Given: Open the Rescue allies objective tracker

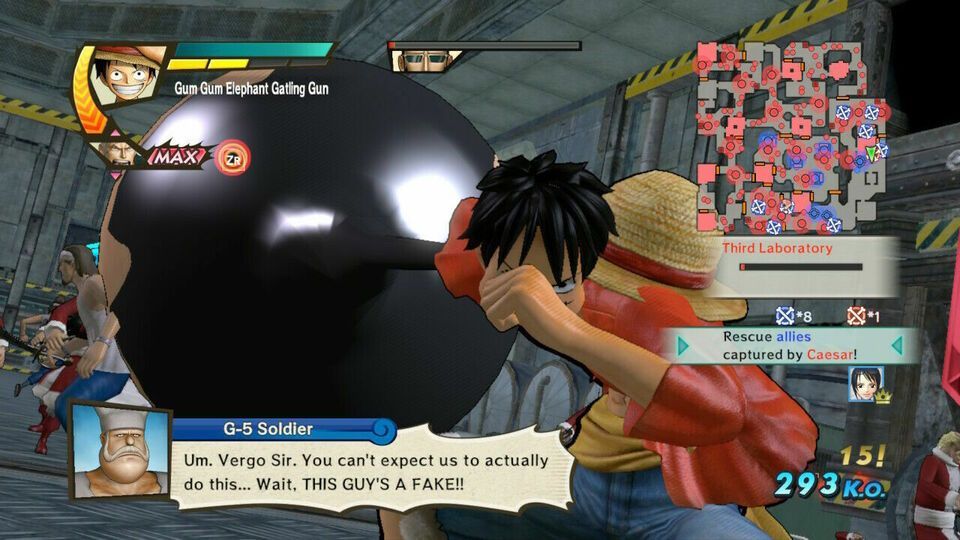Looking at the screenshot, I should click(x=790, y=346).
